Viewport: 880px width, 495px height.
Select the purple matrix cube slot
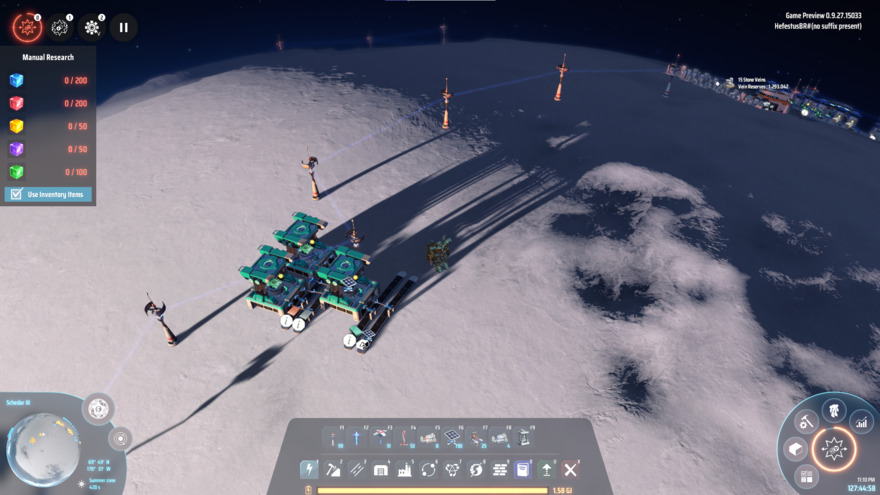(x=16, y=149)
